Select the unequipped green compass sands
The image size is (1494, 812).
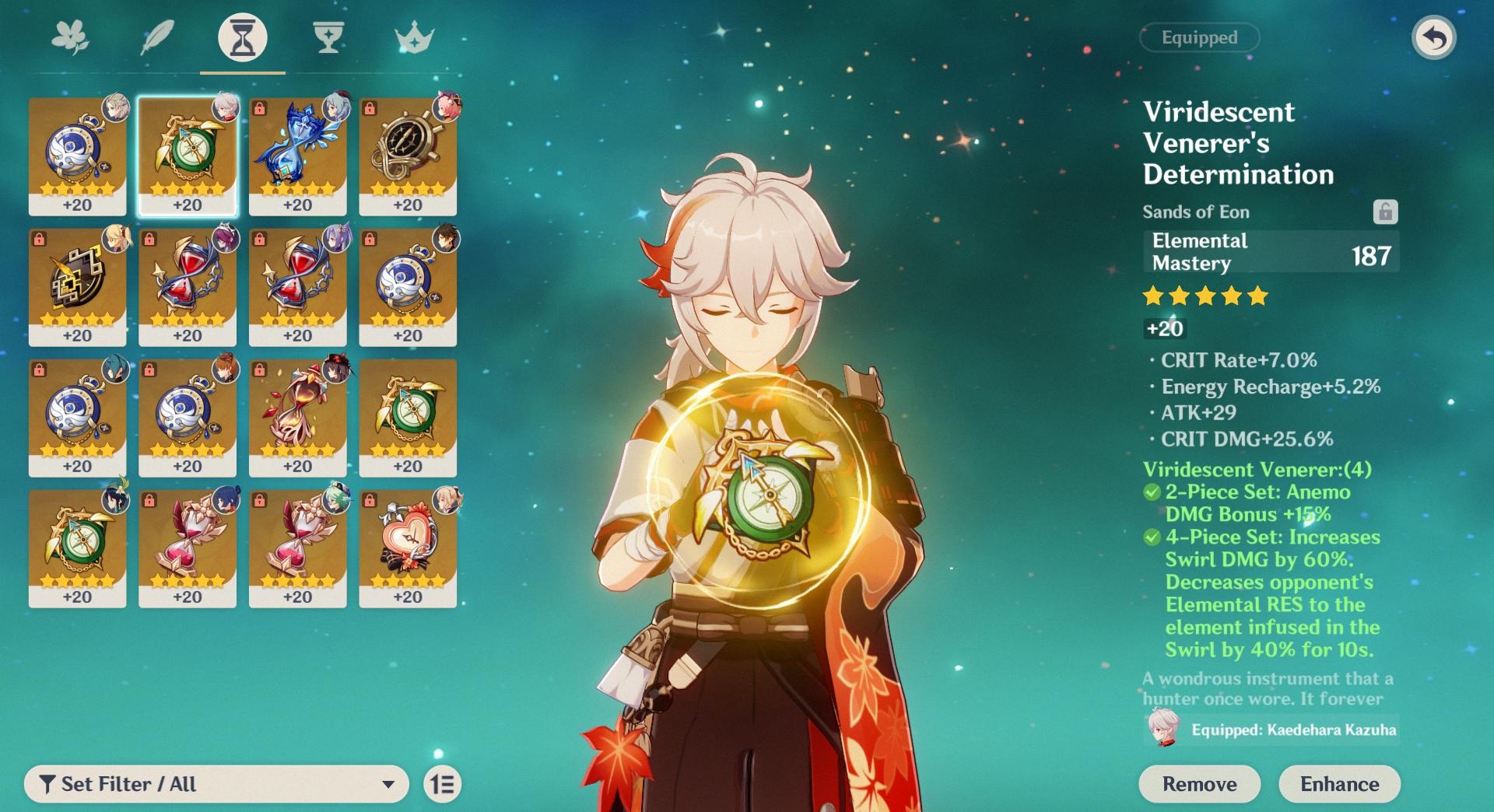[408, 417]
